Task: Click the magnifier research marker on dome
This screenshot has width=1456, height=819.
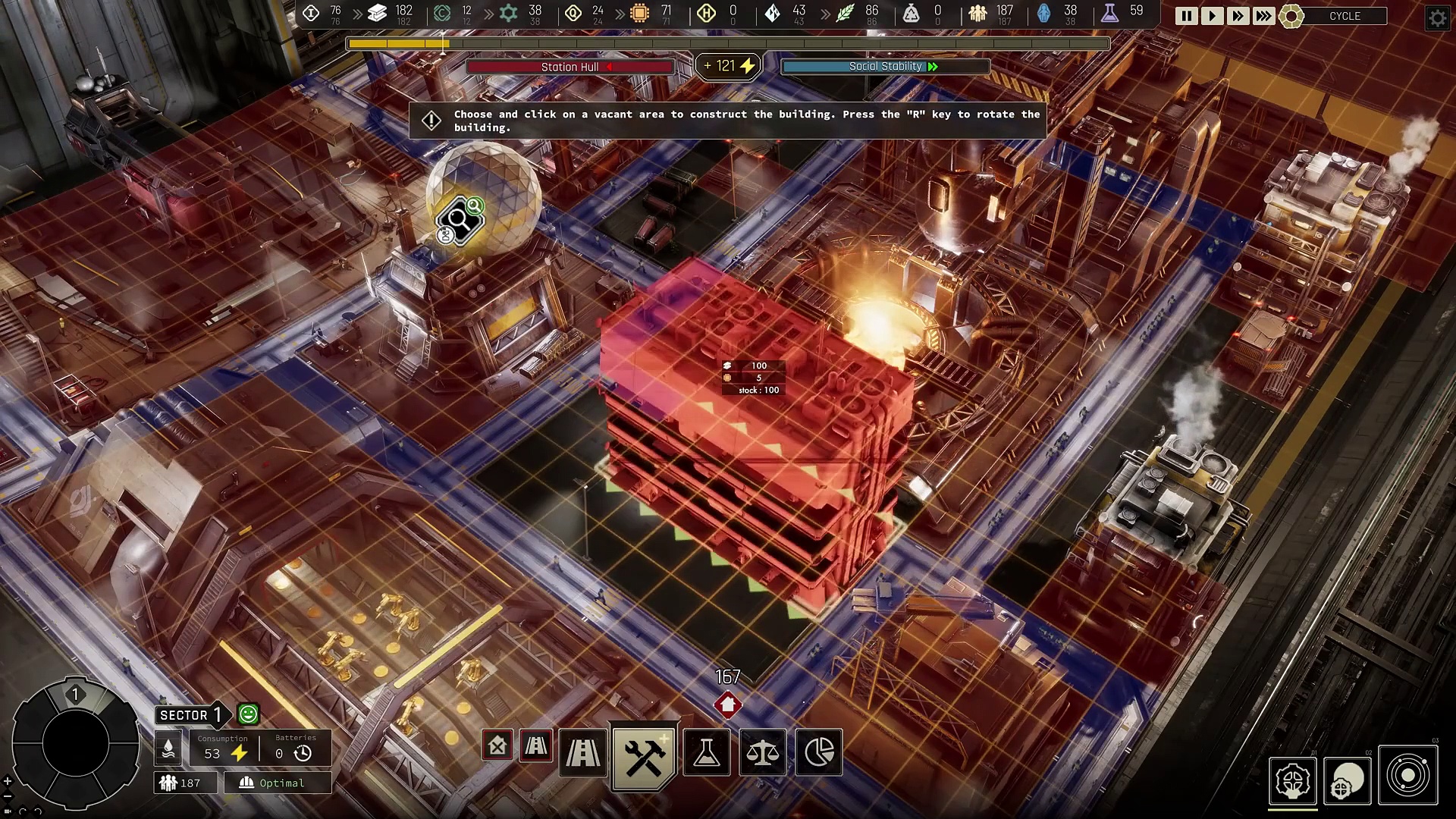Action: click(x=459, y=221)
